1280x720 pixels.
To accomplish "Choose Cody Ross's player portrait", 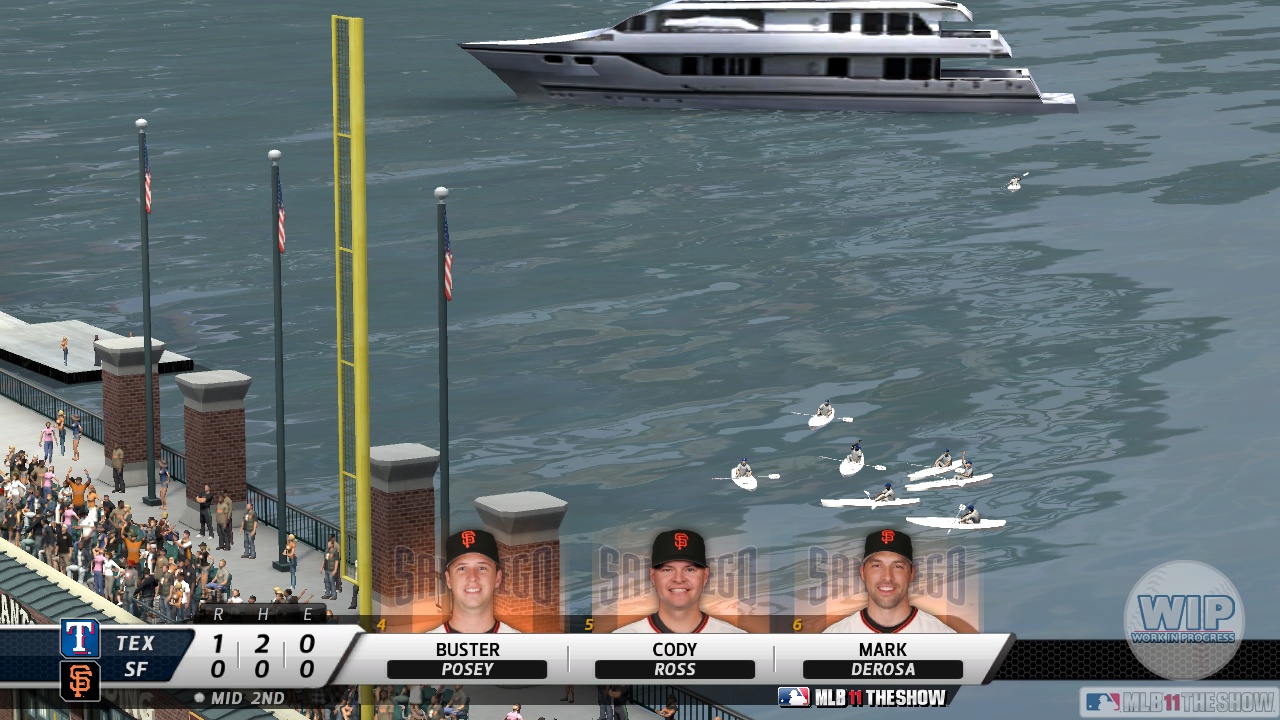I will (678, 582).
